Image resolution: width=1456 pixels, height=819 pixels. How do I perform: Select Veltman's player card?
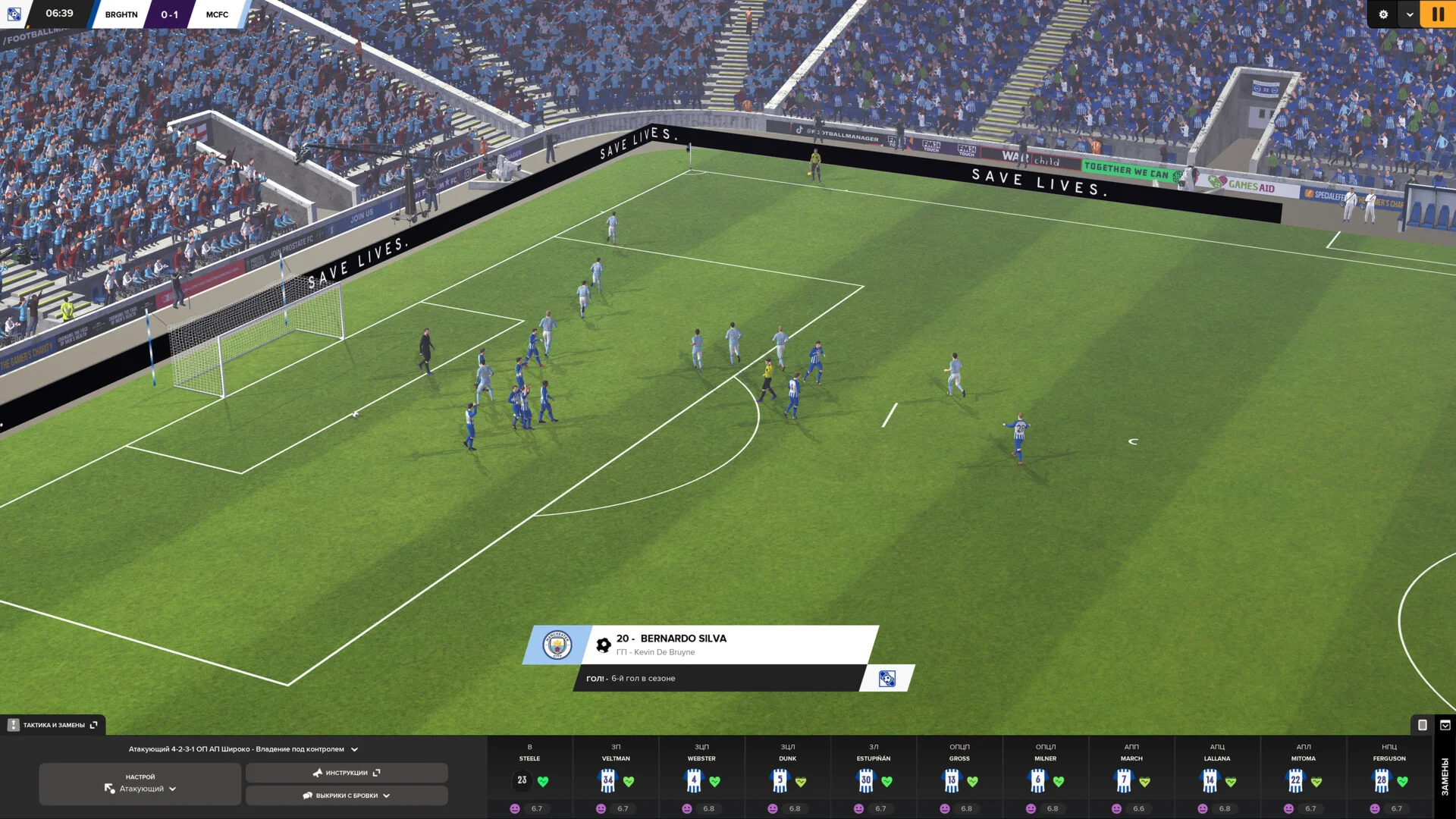[x=616, y=777]
